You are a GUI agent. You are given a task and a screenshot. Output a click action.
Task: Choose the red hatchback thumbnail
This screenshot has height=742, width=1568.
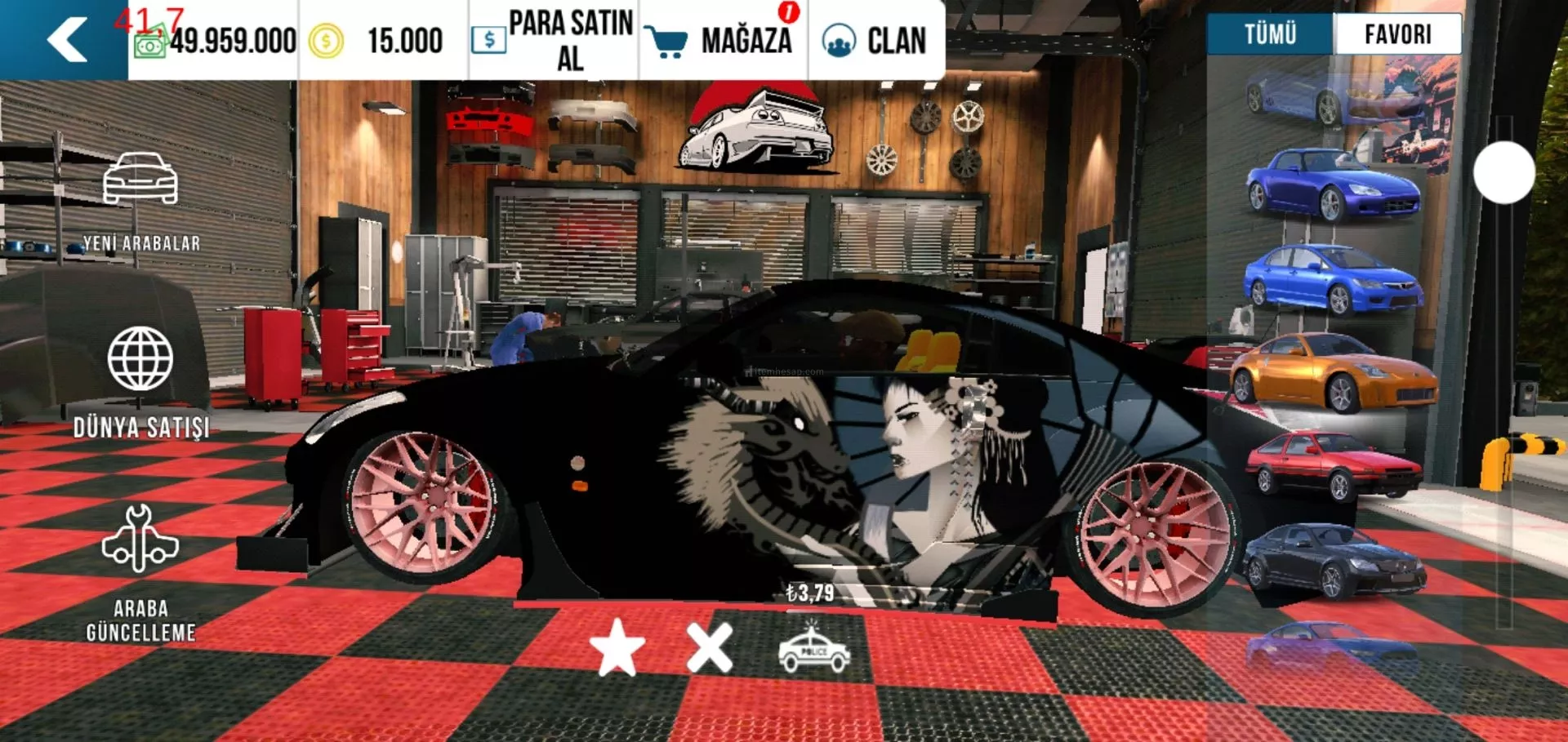coord(1332,467)
